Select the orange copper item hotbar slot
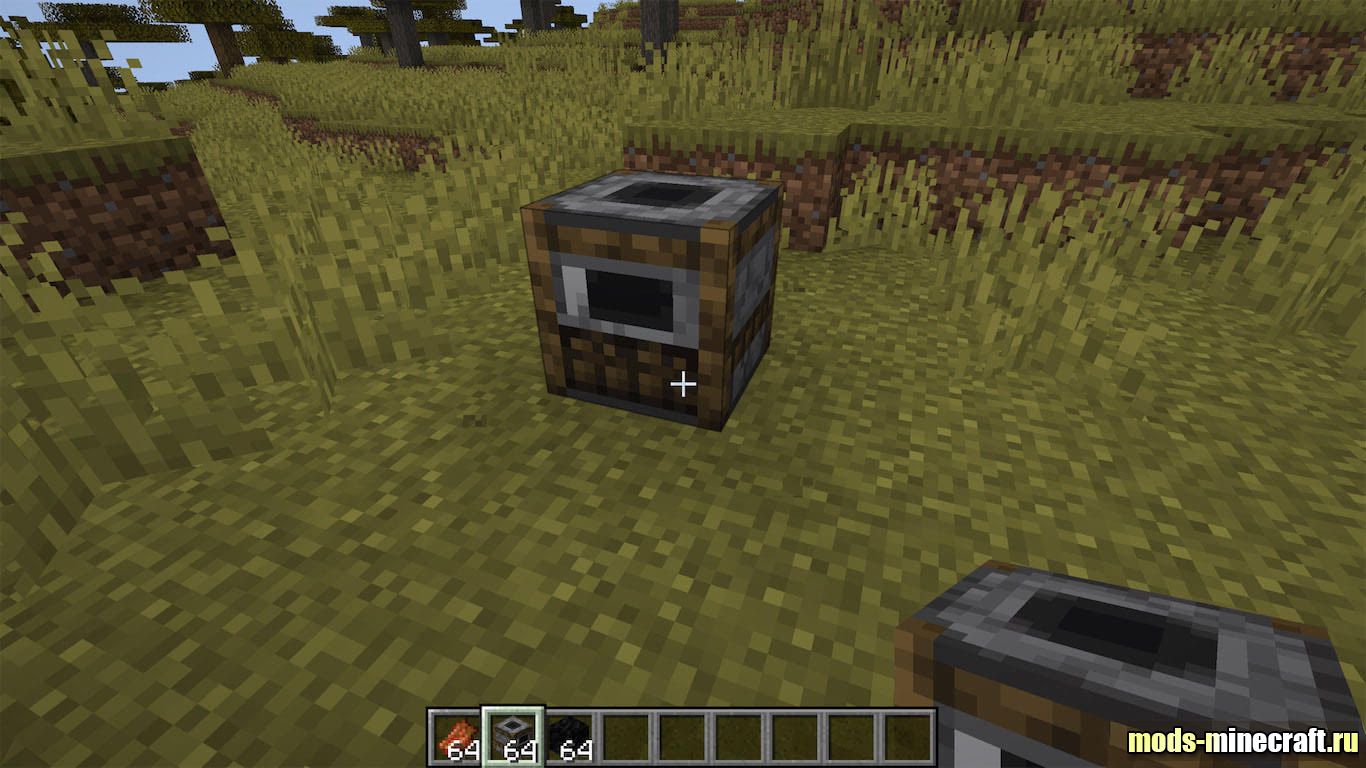Image resolution: width=1366 pixels, height=768 pixels. (458, 737)
